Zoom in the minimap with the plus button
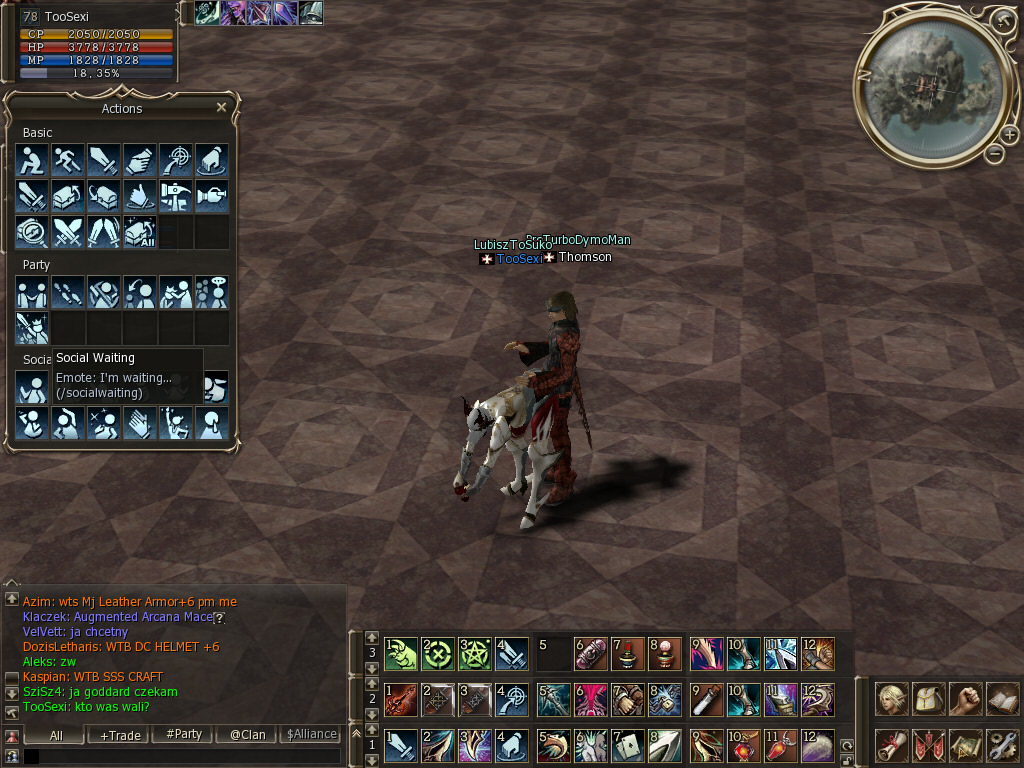Image resolution: width=1024 pixels, height=768 pixels. 1009,134
